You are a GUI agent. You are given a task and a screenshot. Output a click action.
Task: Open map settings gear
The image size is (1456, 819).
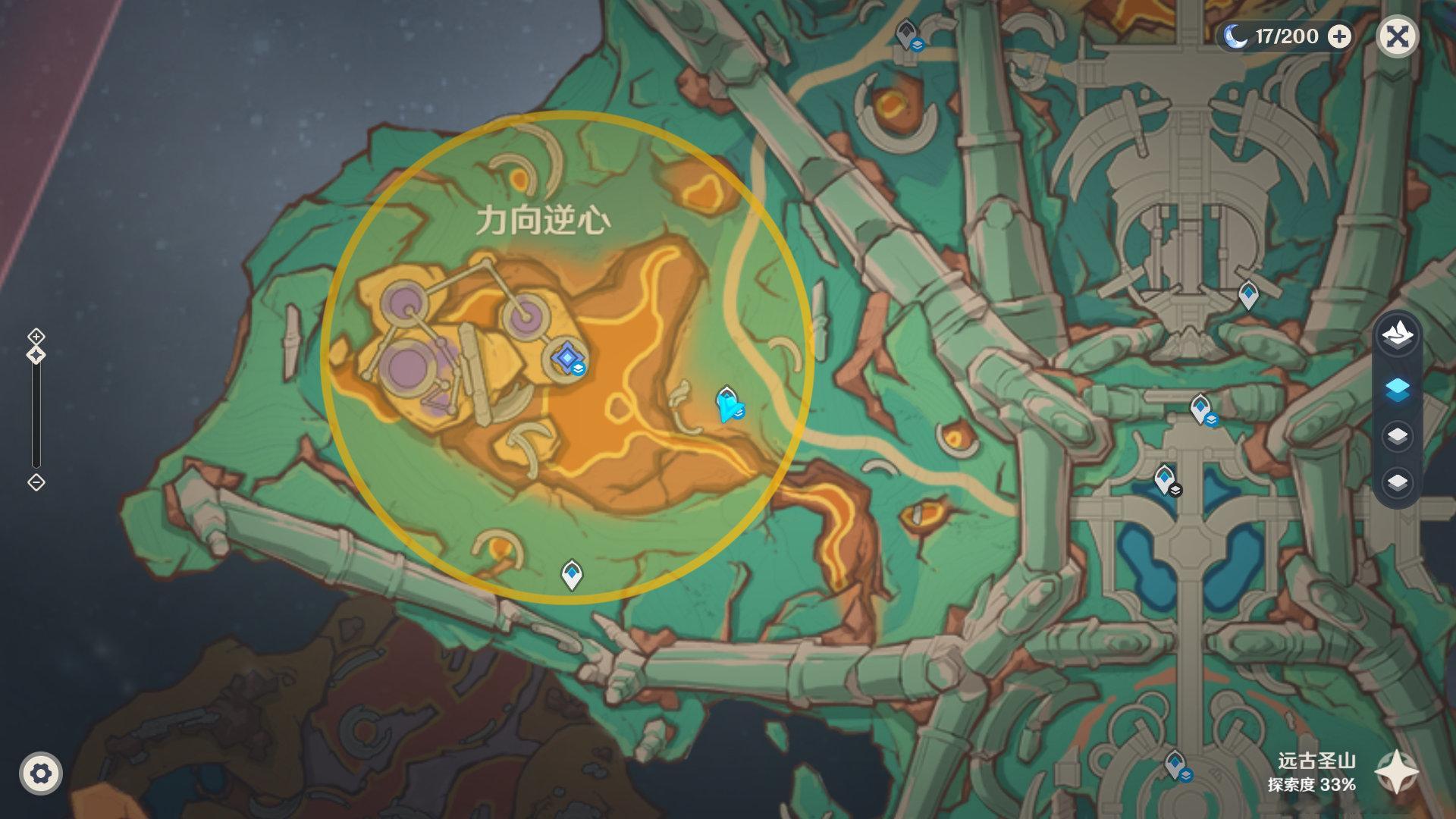point(41,773)
